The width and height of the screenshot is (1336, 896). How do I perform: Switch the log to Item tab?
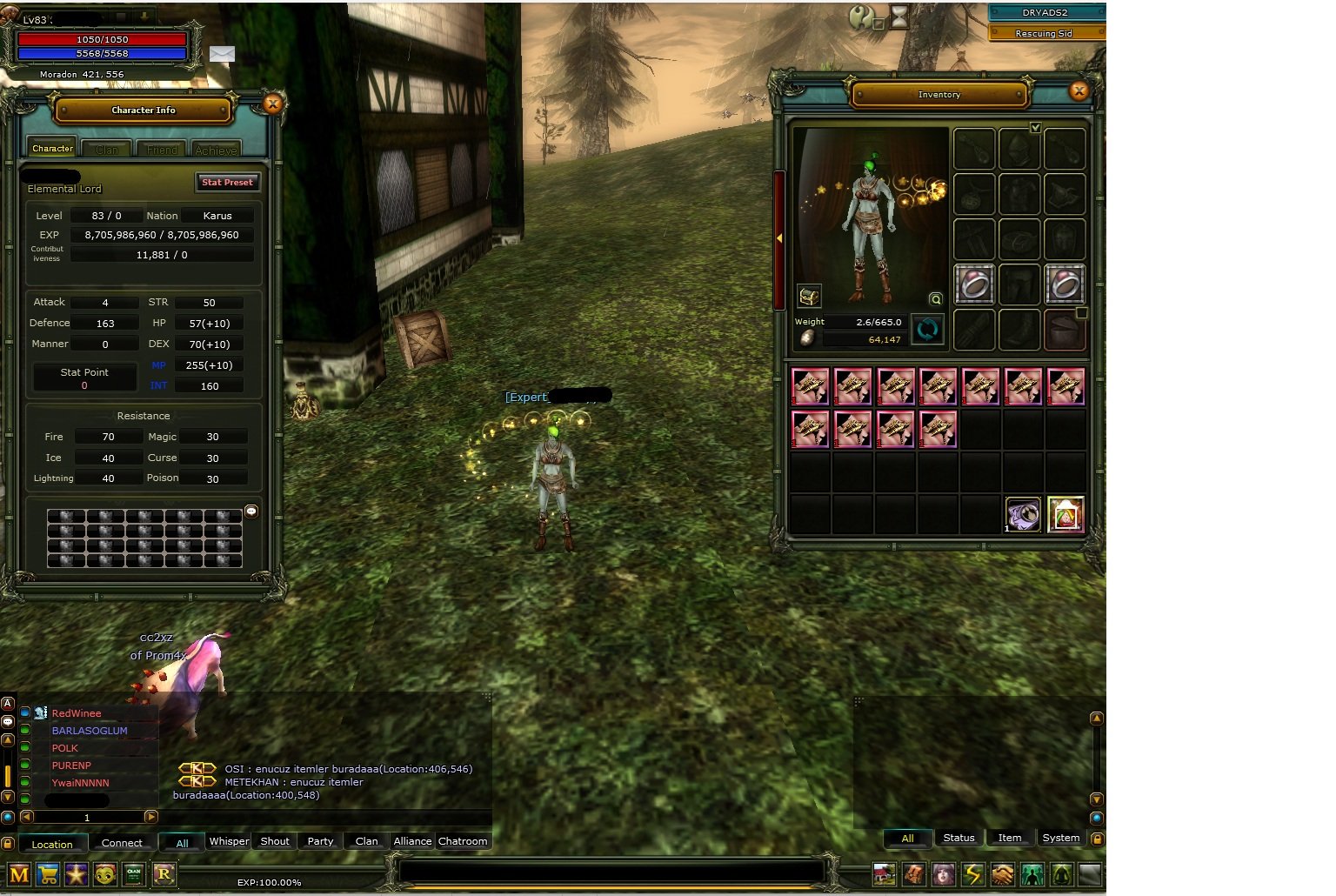[1009, 838]
